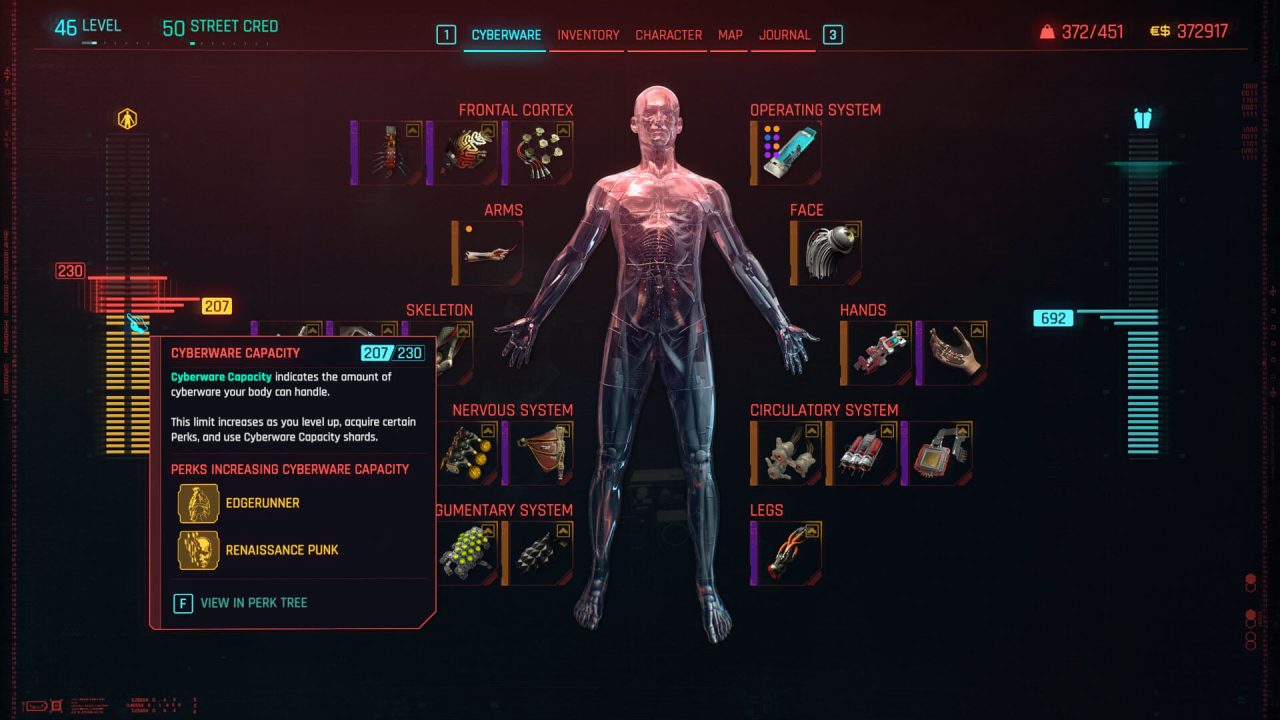The width and height of the screenshot is (1280, 720).
Task: Select the Operating System cyberware slot
Action: (x=788, y=153)
